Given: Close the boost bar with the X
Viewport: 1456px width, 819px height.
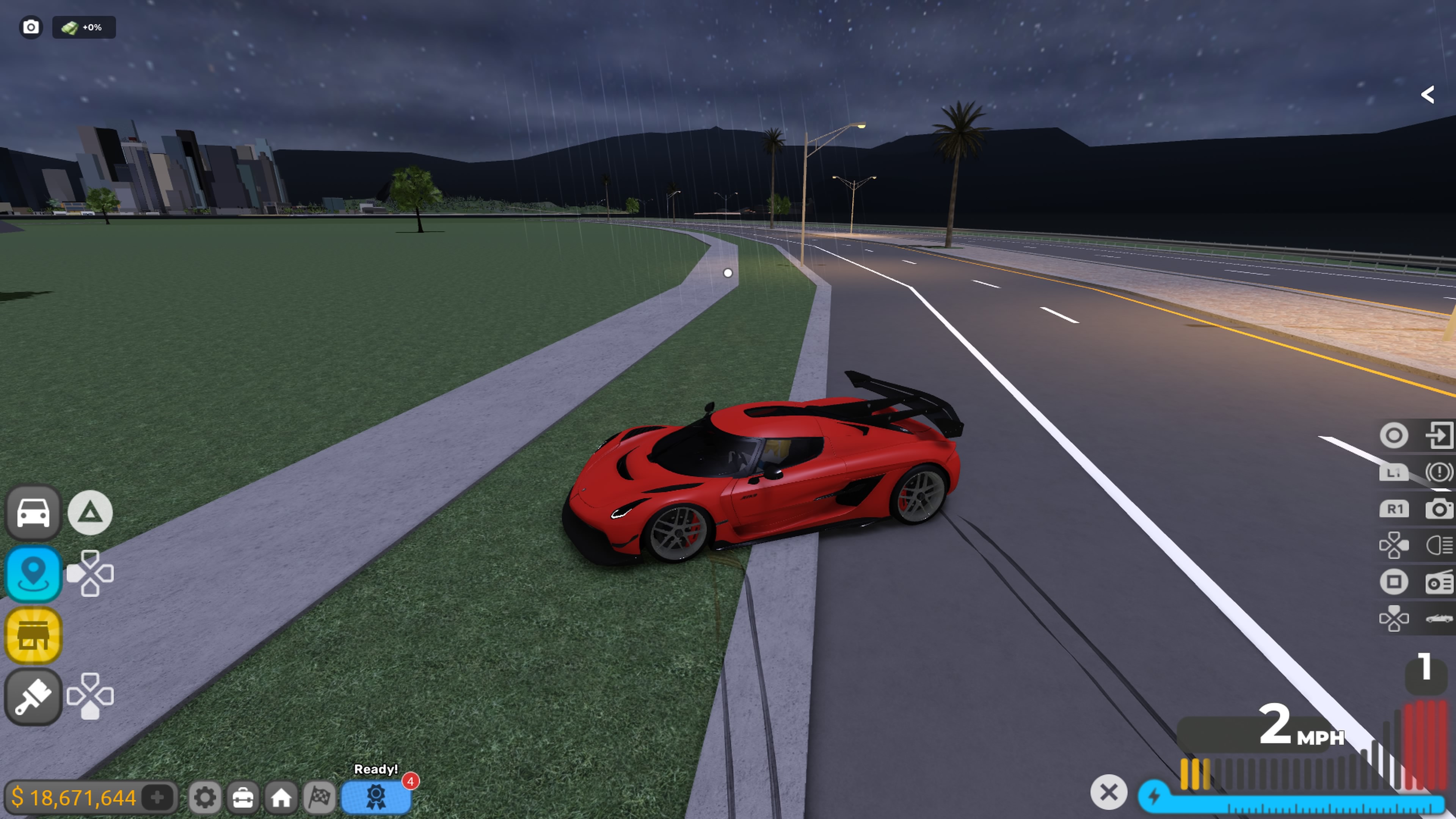Looking at the screenshot, I should pyautogui.click(x=1108, y=792).
